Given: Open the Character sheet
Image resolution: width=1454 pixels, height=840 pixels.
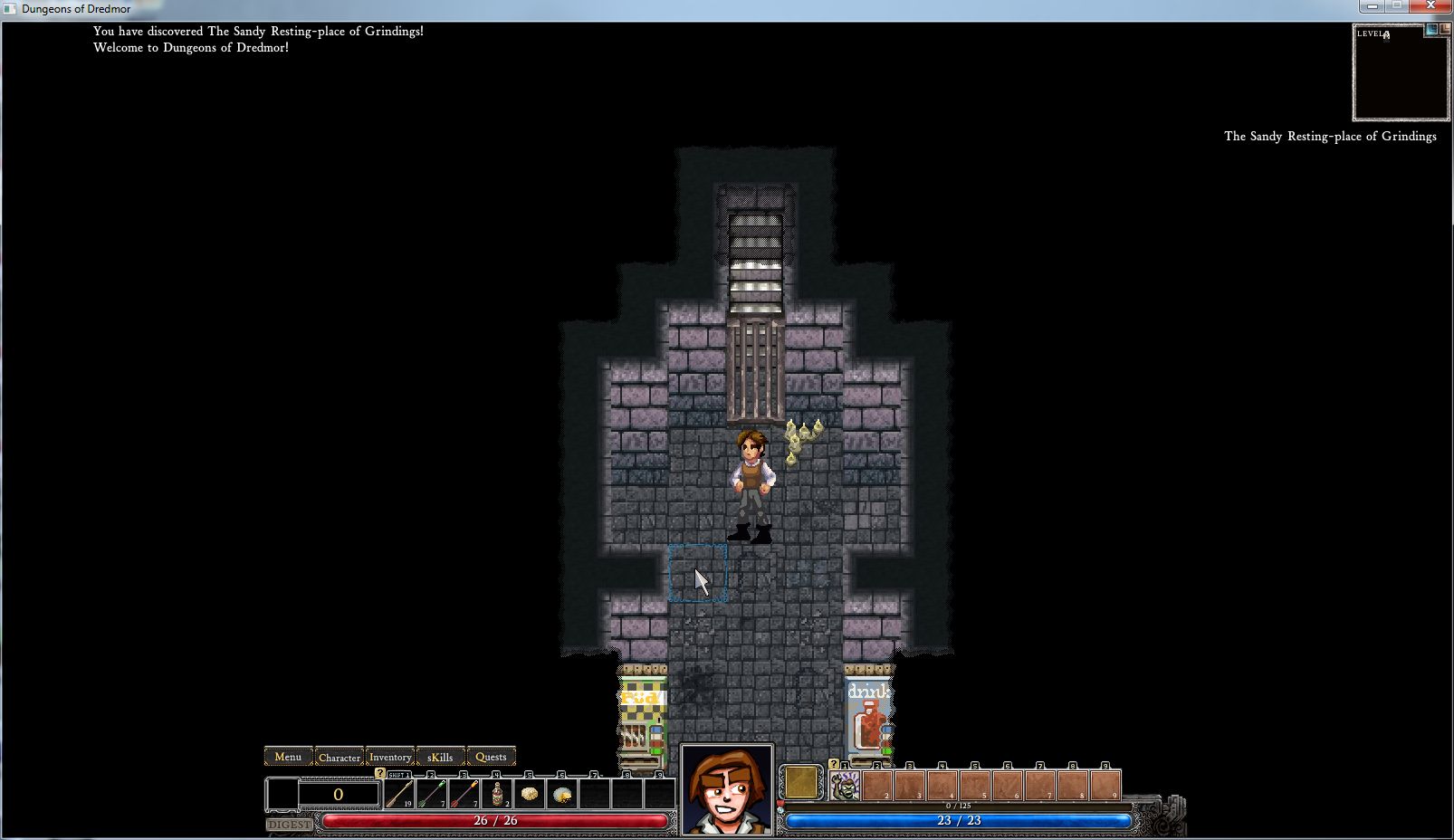Looking at the screenshot, I should click(x=340, y=757).
